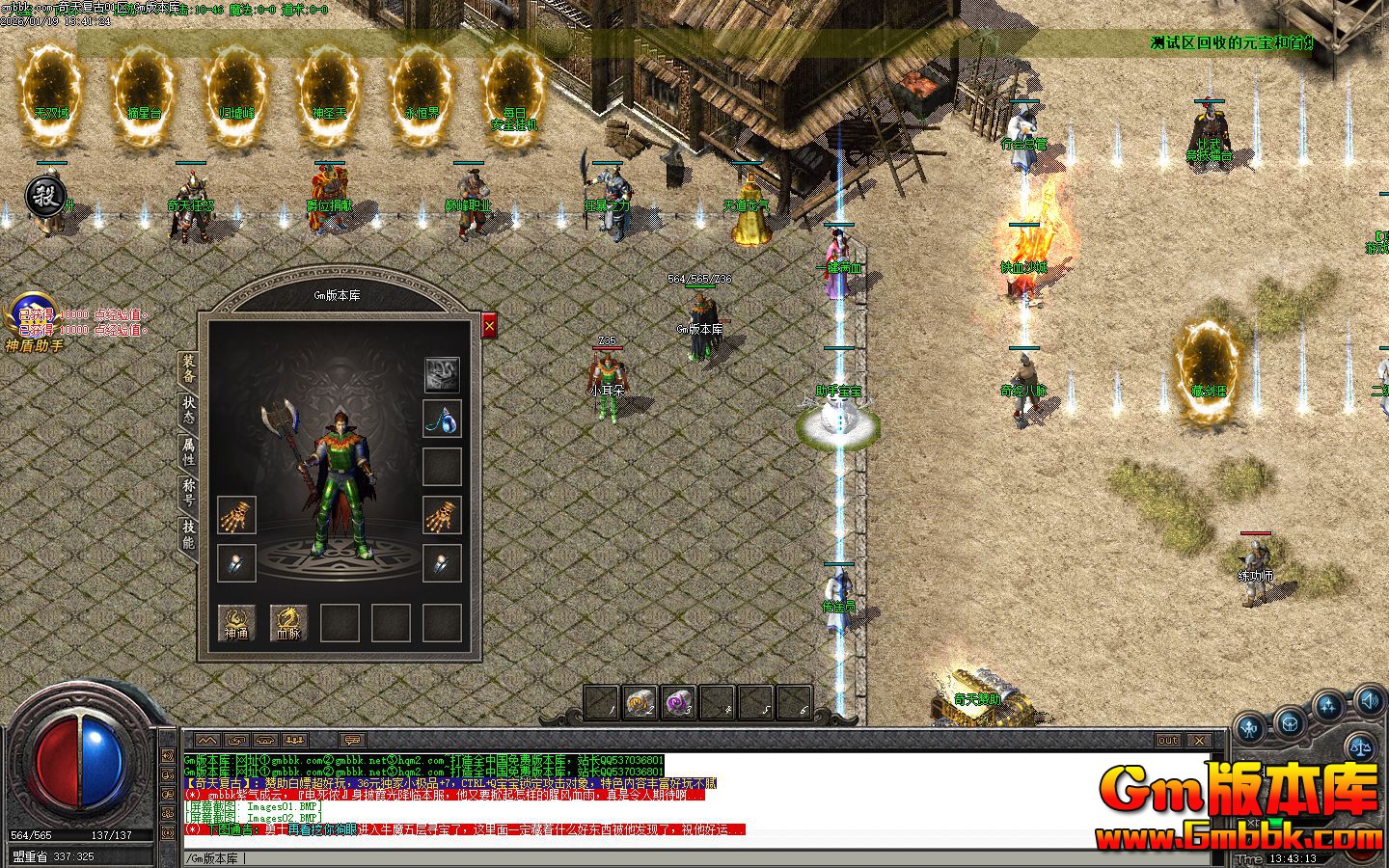Select the 技能 skills tab
The height and width of the screenshot is (868, 1389).
point(188,533)
